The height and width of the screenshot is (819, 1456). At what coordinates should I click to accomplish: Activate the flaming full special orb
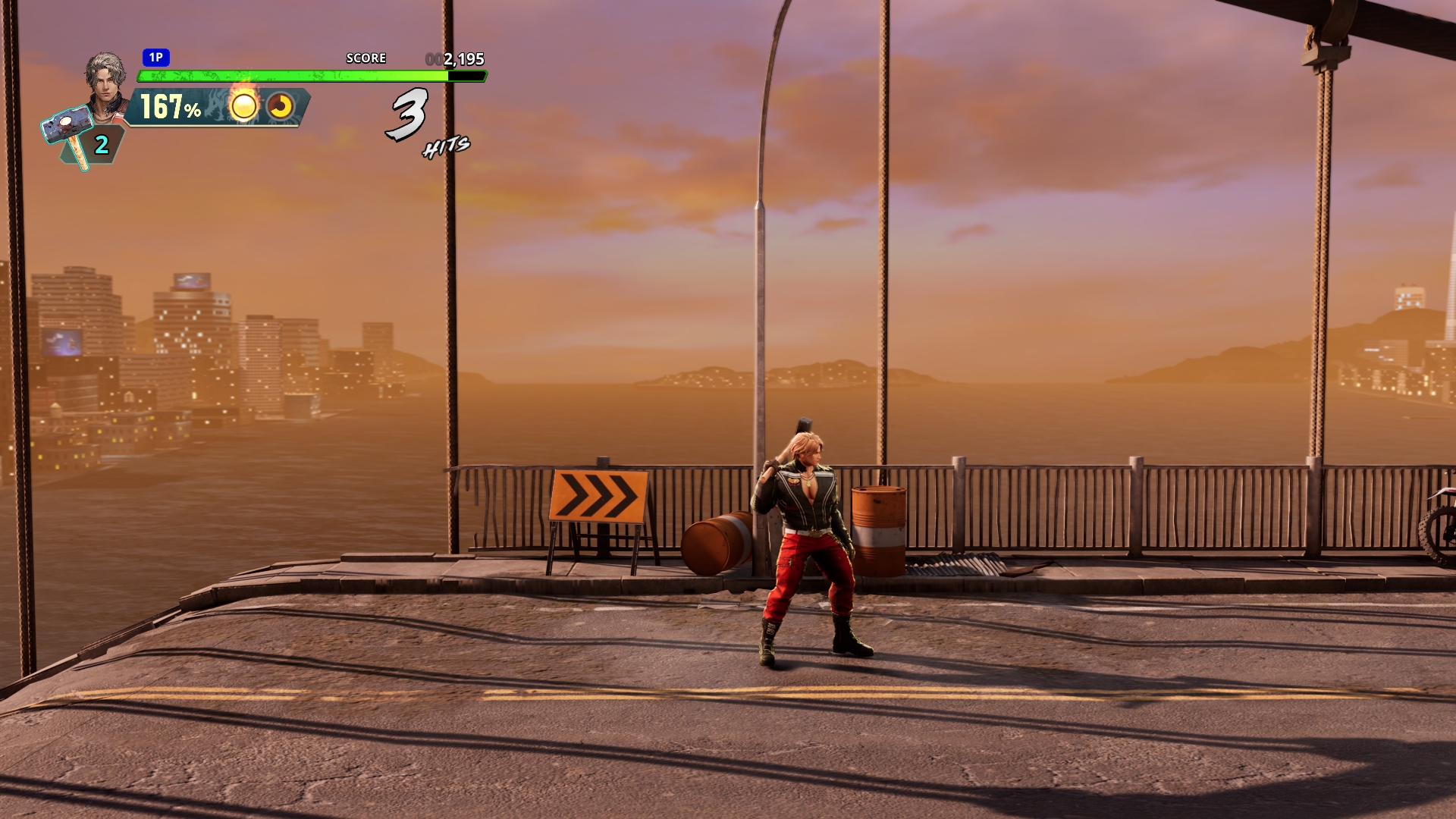pyautogui.click(x=243, y=106)
